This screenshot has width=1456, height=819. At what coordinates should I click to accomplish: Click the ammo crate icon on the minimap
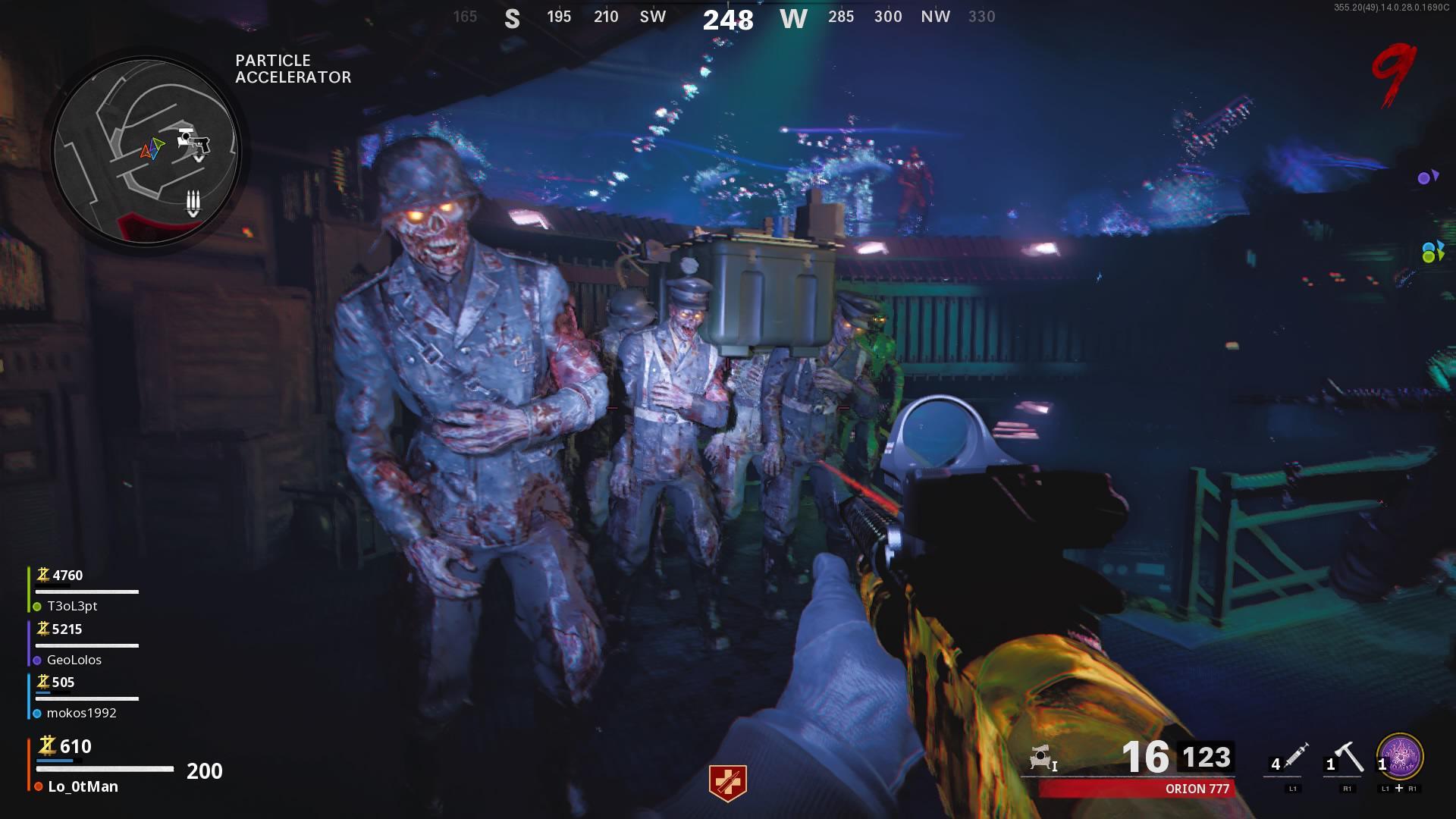click(193, 199)
